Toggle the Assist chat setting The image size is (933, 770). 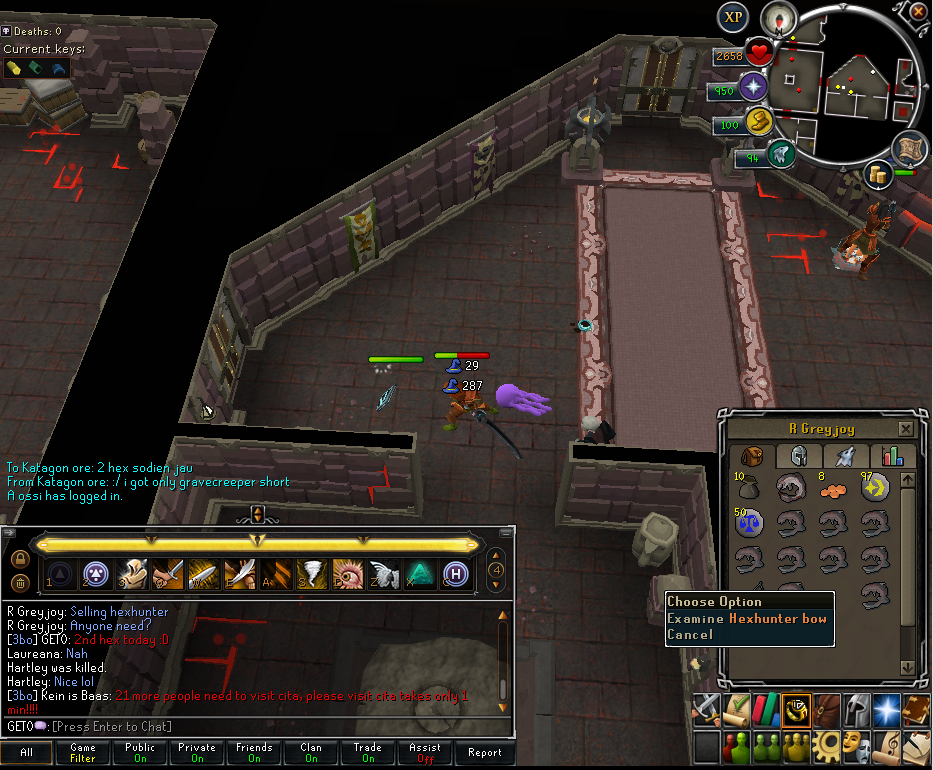pyautogui.click(x=425, y=753)
